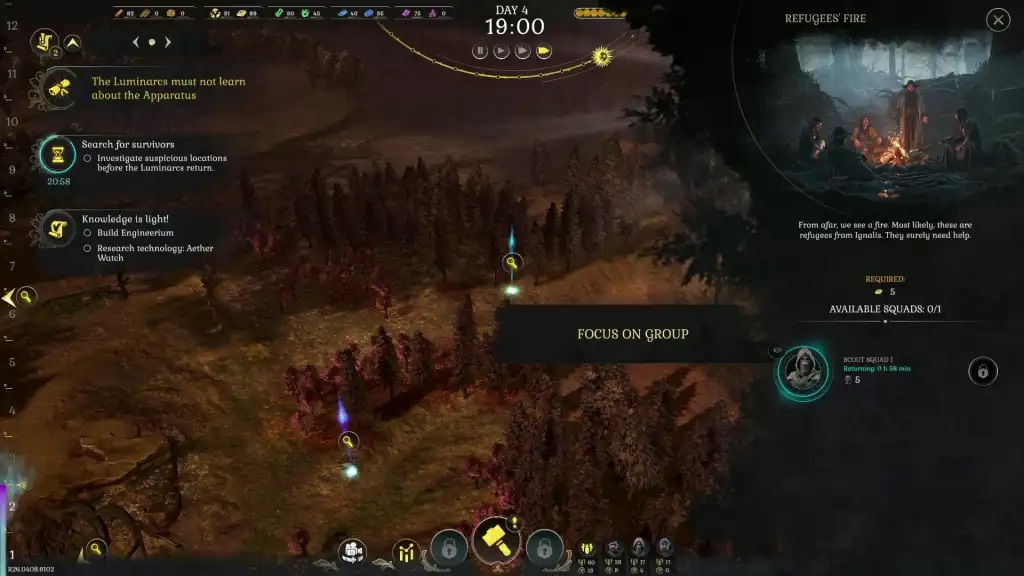Go to the previous objectives page

136,42
